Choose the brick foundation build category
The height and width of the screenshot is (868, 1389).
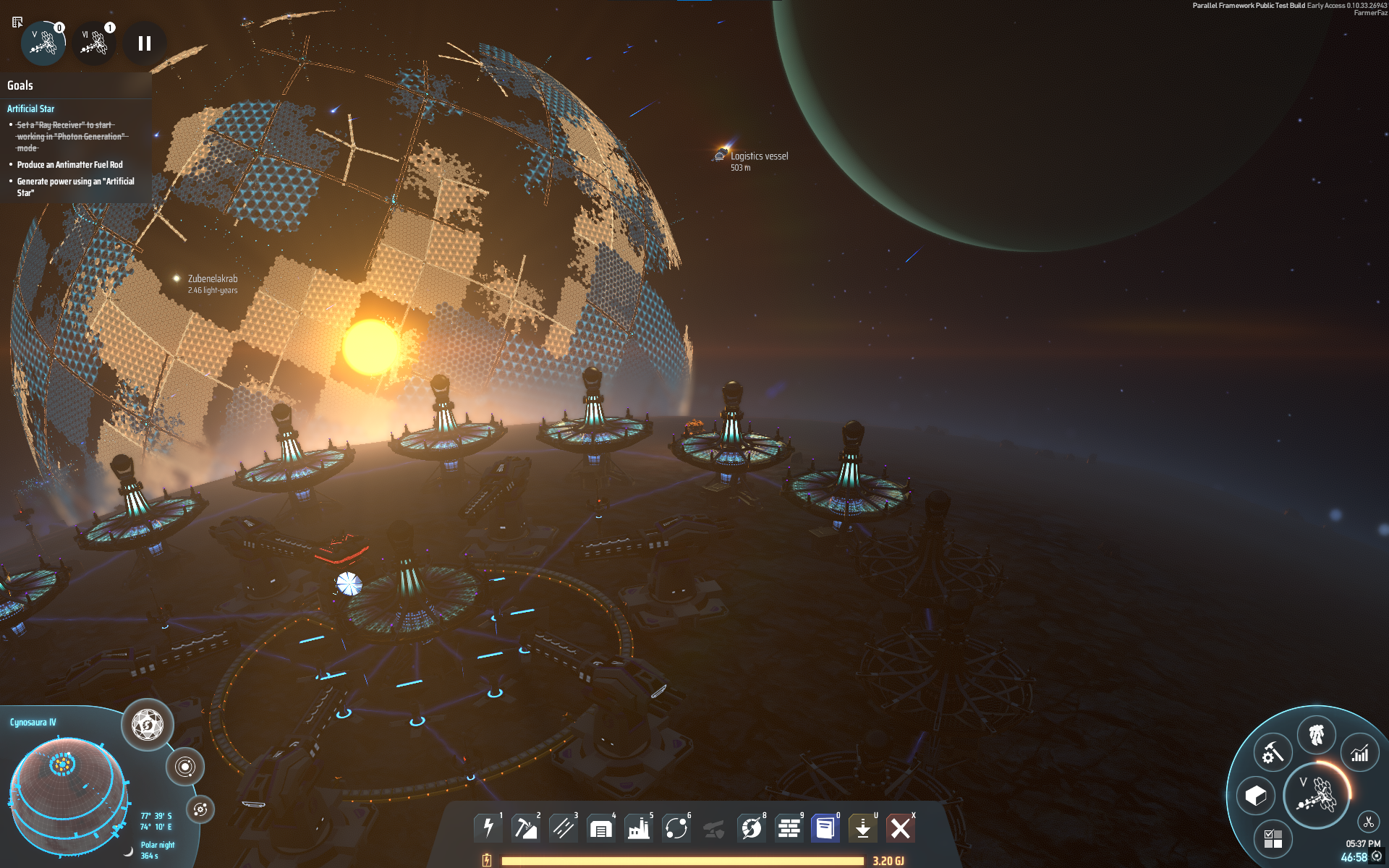point(789,827)
